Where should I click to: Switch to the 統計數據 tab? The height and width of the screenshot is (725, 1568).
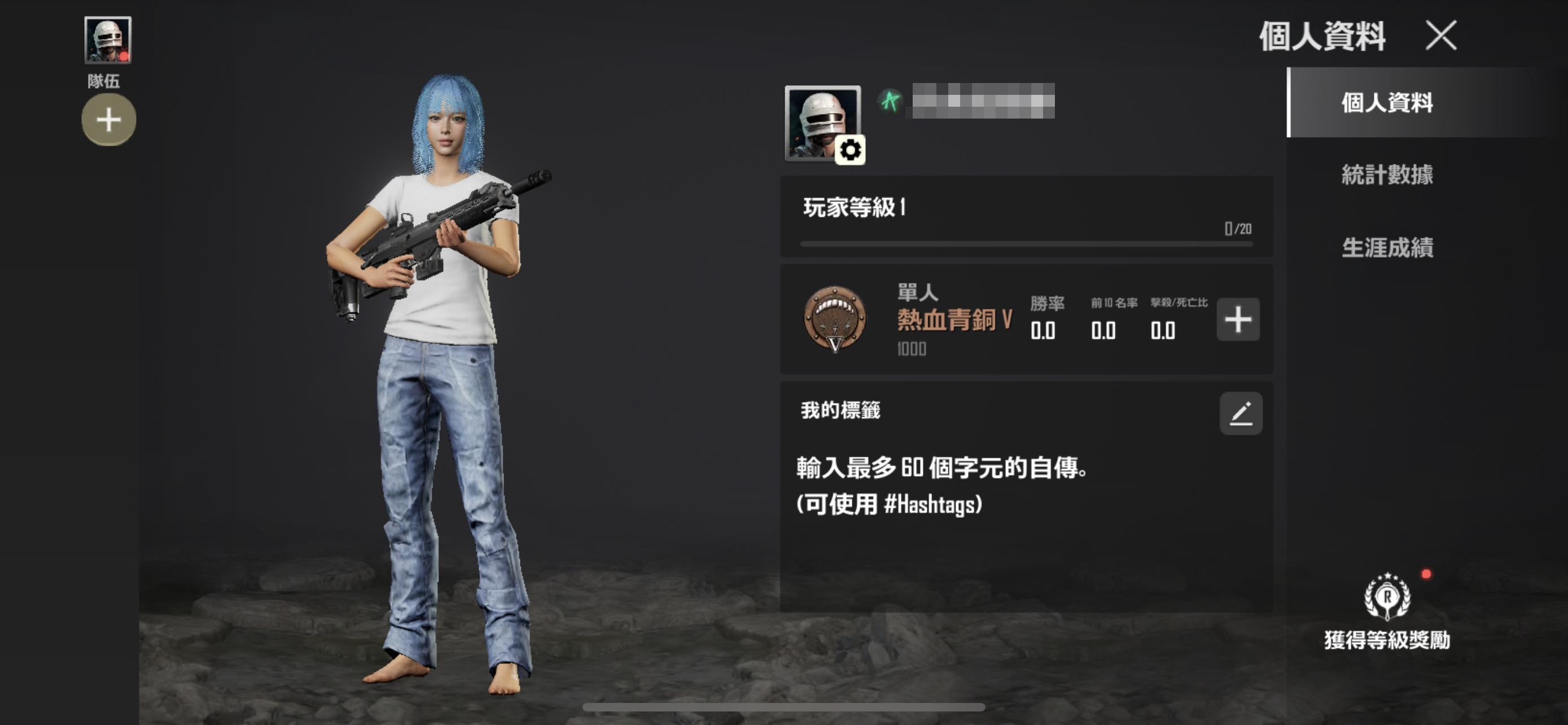pos(1387,174)
